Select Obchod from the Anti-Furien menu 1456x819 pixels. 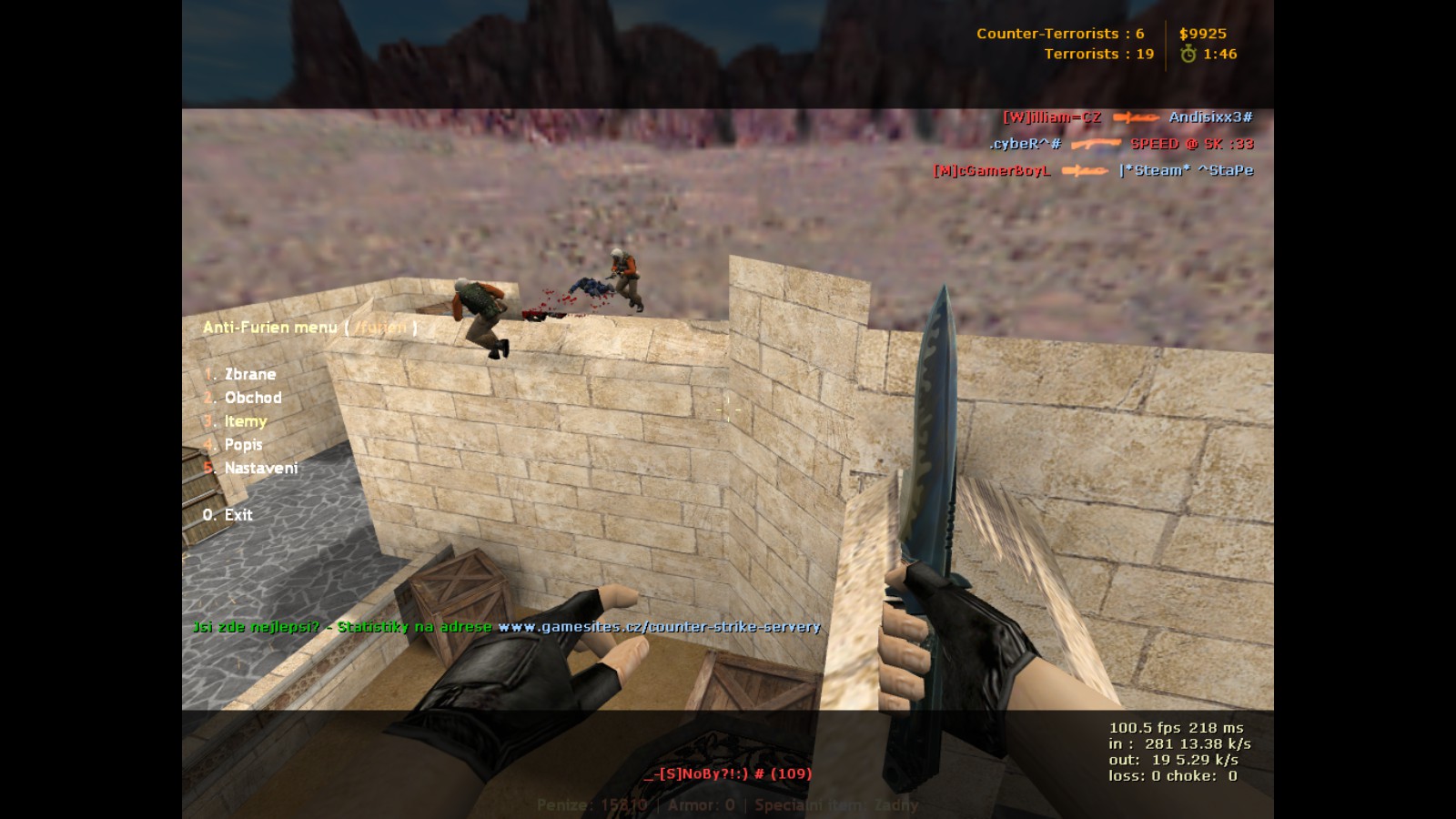pyautogui.click(x=252, y=398)
